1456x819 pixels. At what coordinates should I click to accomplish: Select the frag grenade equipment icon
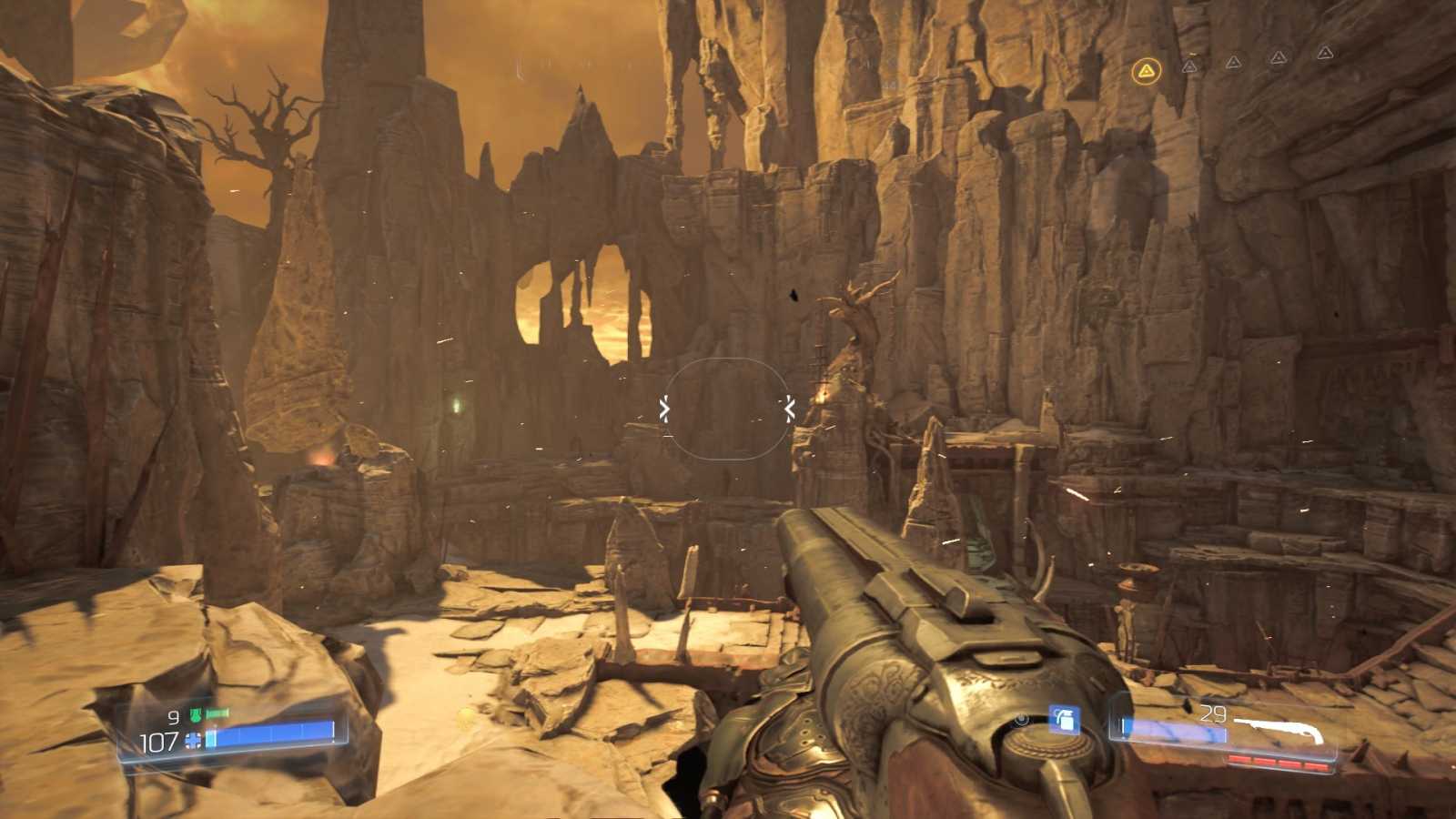tap(1064, 721)
